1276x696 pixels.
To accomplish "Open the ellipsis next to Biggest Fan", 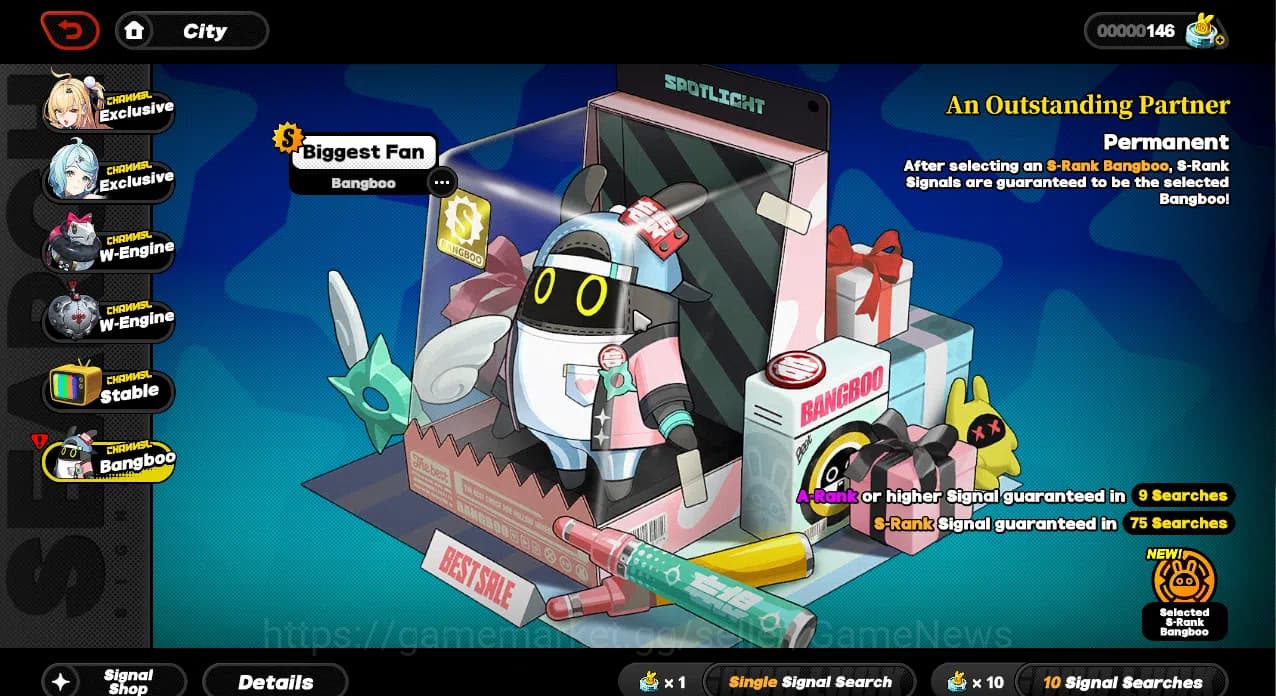I will point(441,183).
